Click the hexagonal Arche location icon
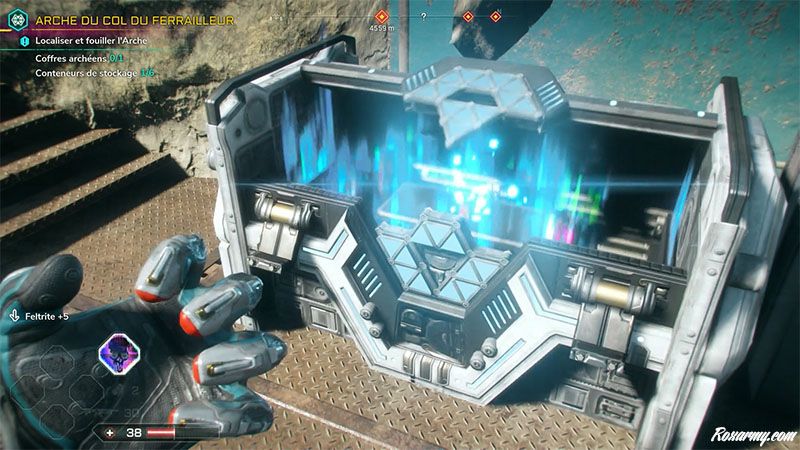The width and height of the screenshot is (800, 450). click(15, 17)
